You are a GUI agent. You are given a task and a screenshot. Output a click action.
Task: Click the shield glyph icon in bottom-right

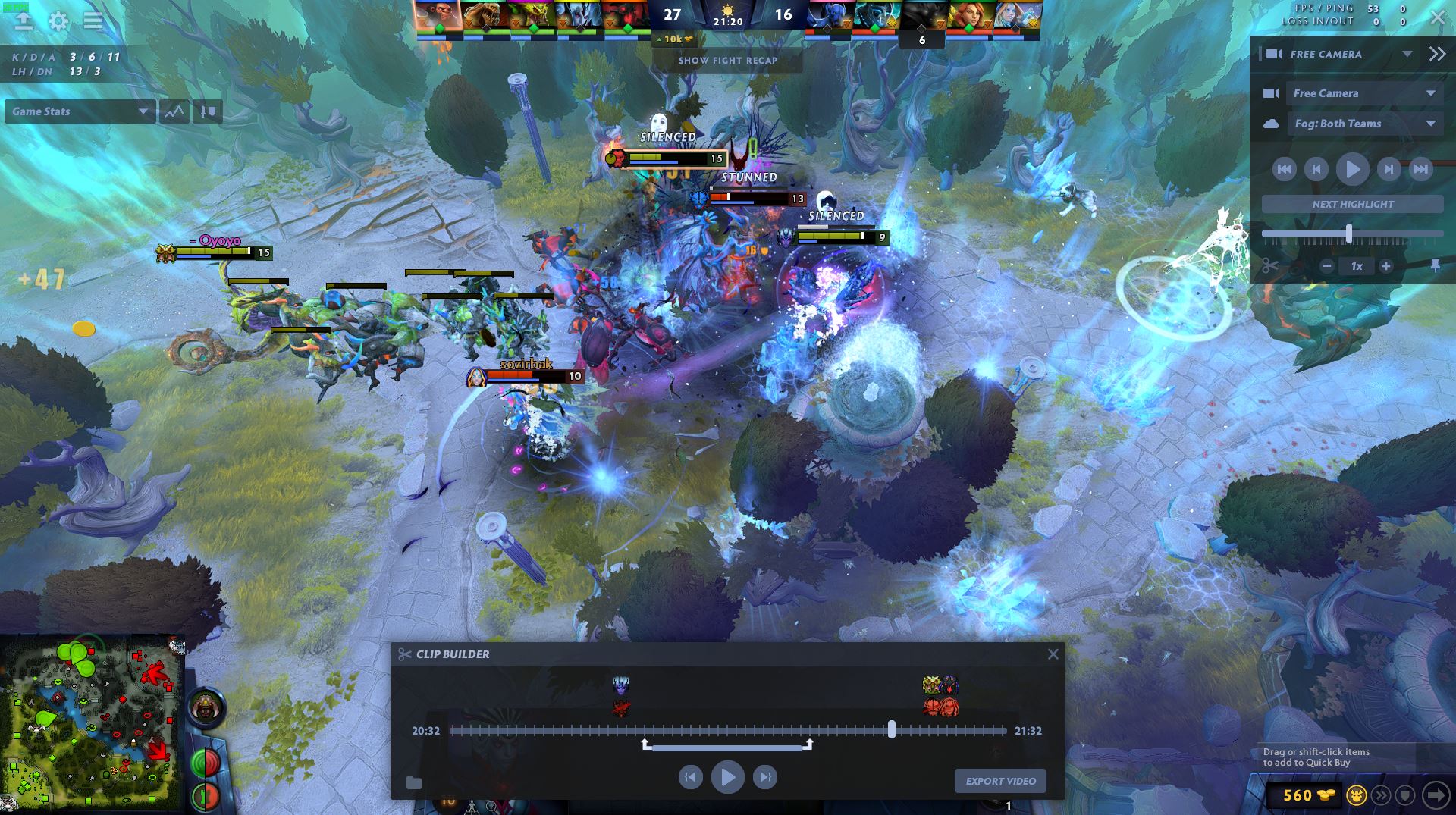tap(1404, 795)
